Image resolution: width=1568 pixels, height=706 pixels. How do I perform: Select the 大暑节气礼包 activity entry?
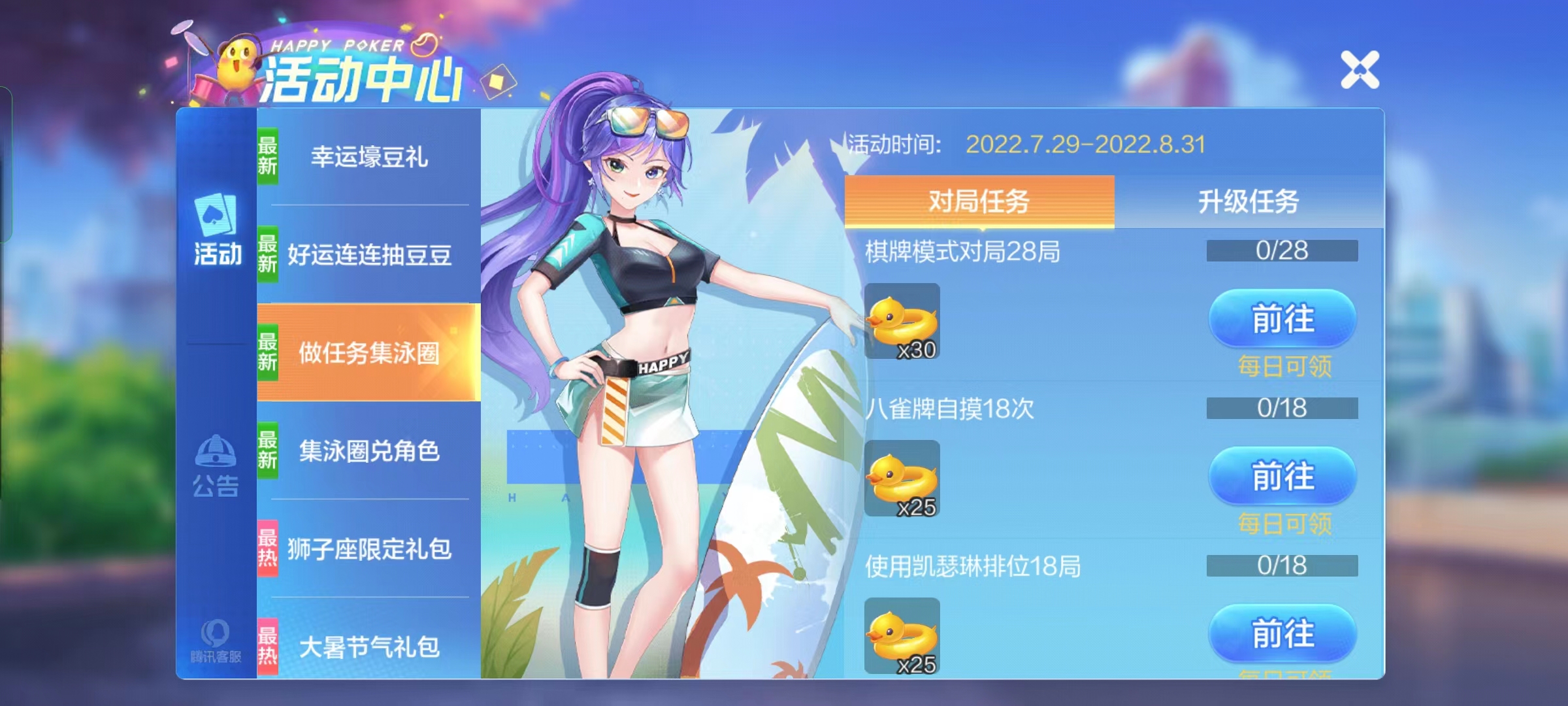[x=369, y=647]
